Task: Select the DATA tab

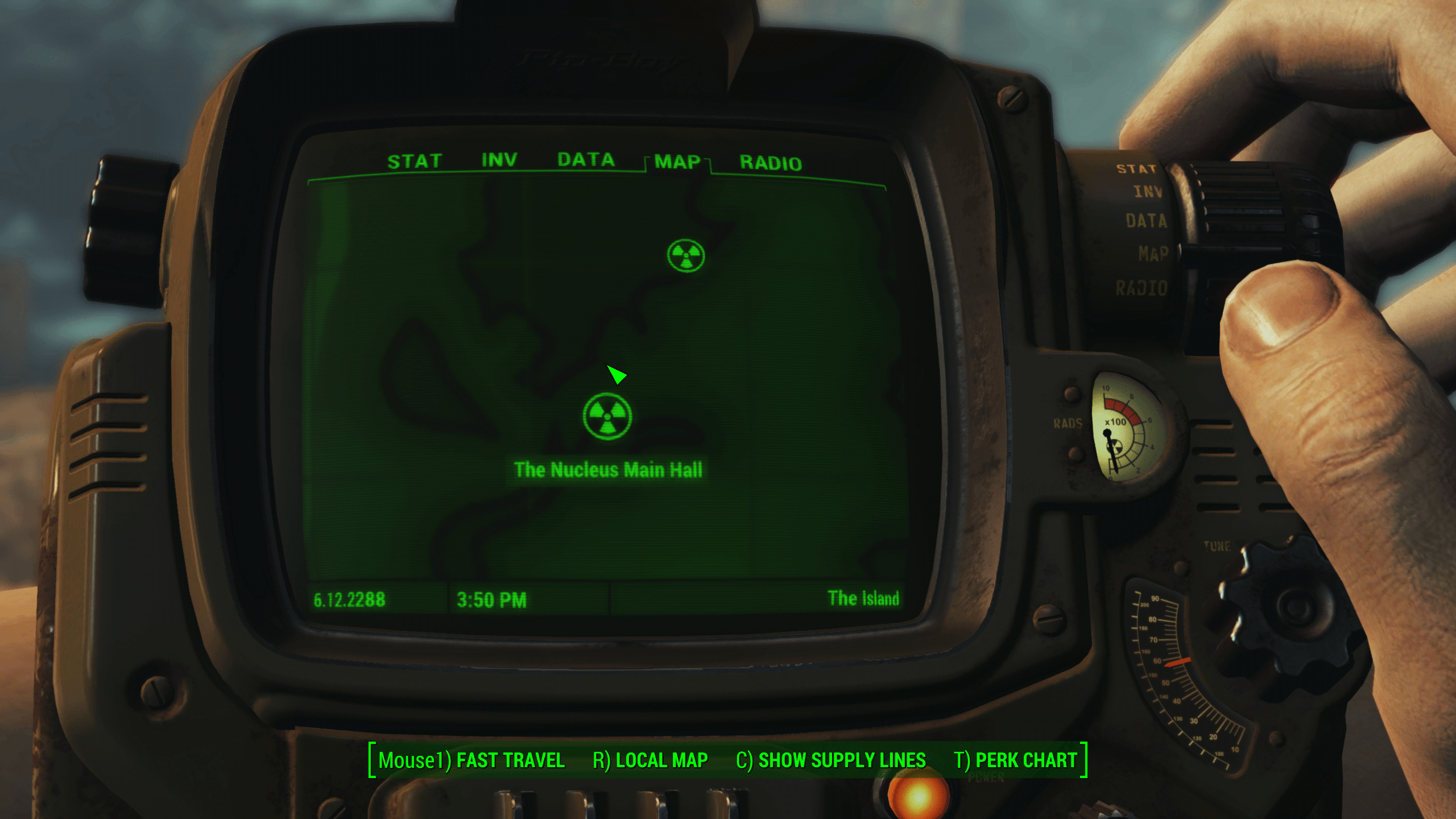Action: [x=586, y=160]
